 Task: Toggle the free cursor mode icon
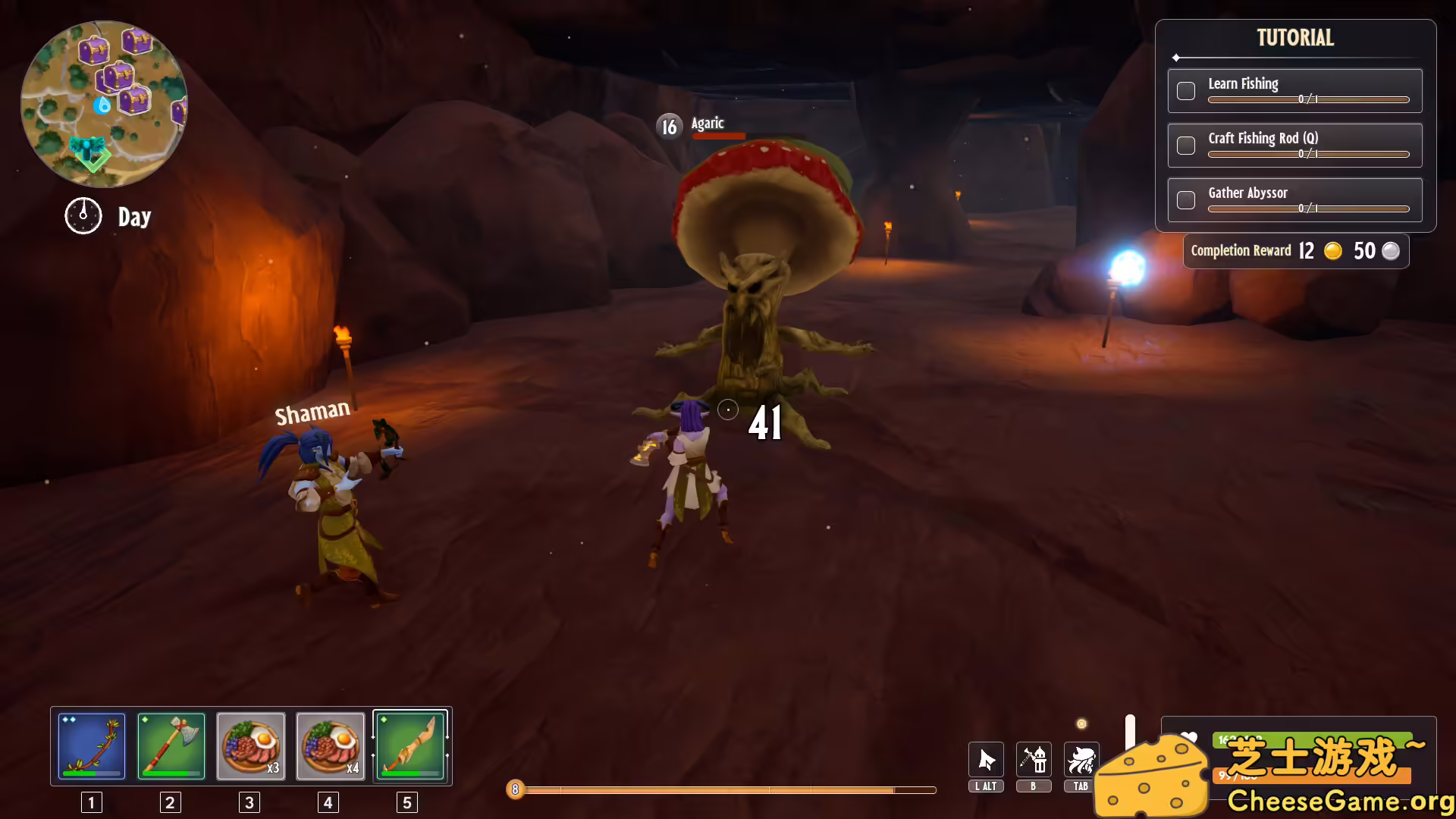tap(986, 760)
